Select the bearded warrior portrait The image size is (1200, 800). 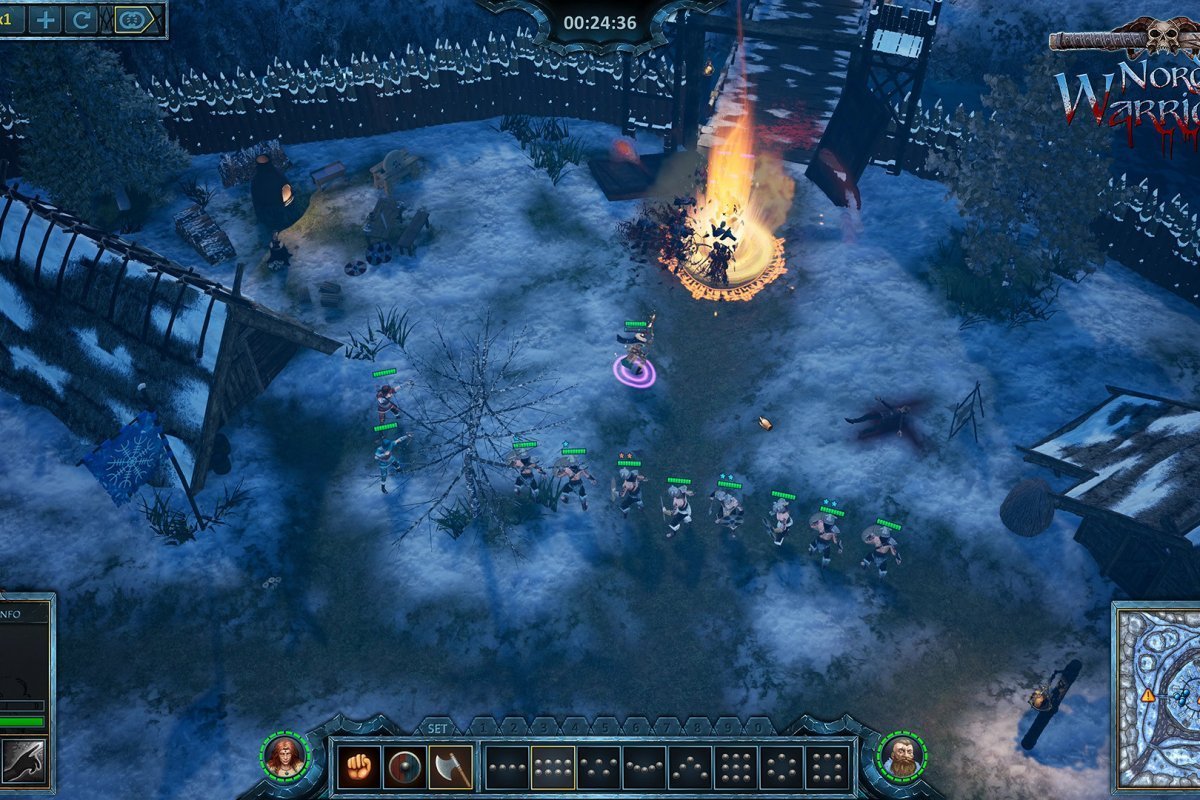pyautogui.click(x=902, y=756)
